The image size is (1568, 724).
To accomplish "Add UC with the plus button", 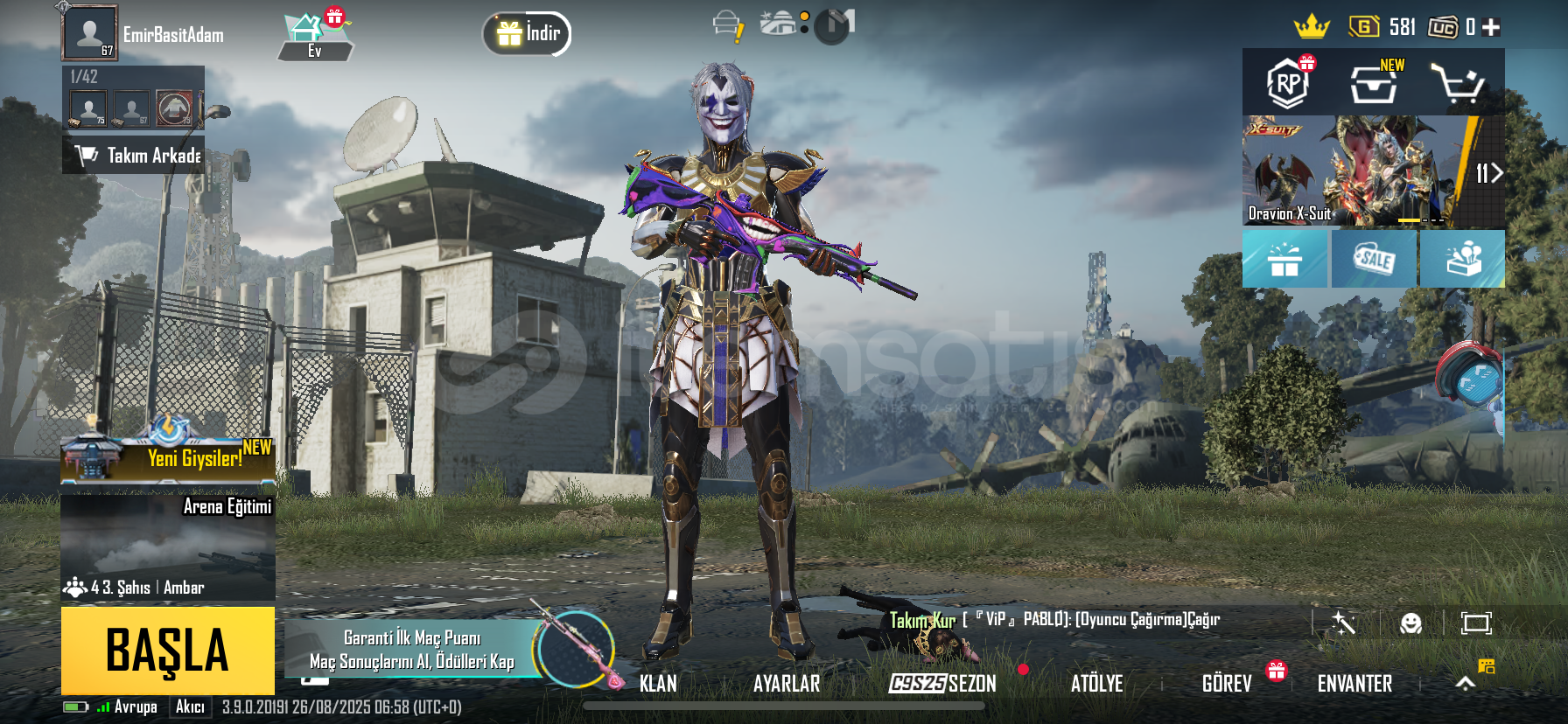I will click(1491, 27).
